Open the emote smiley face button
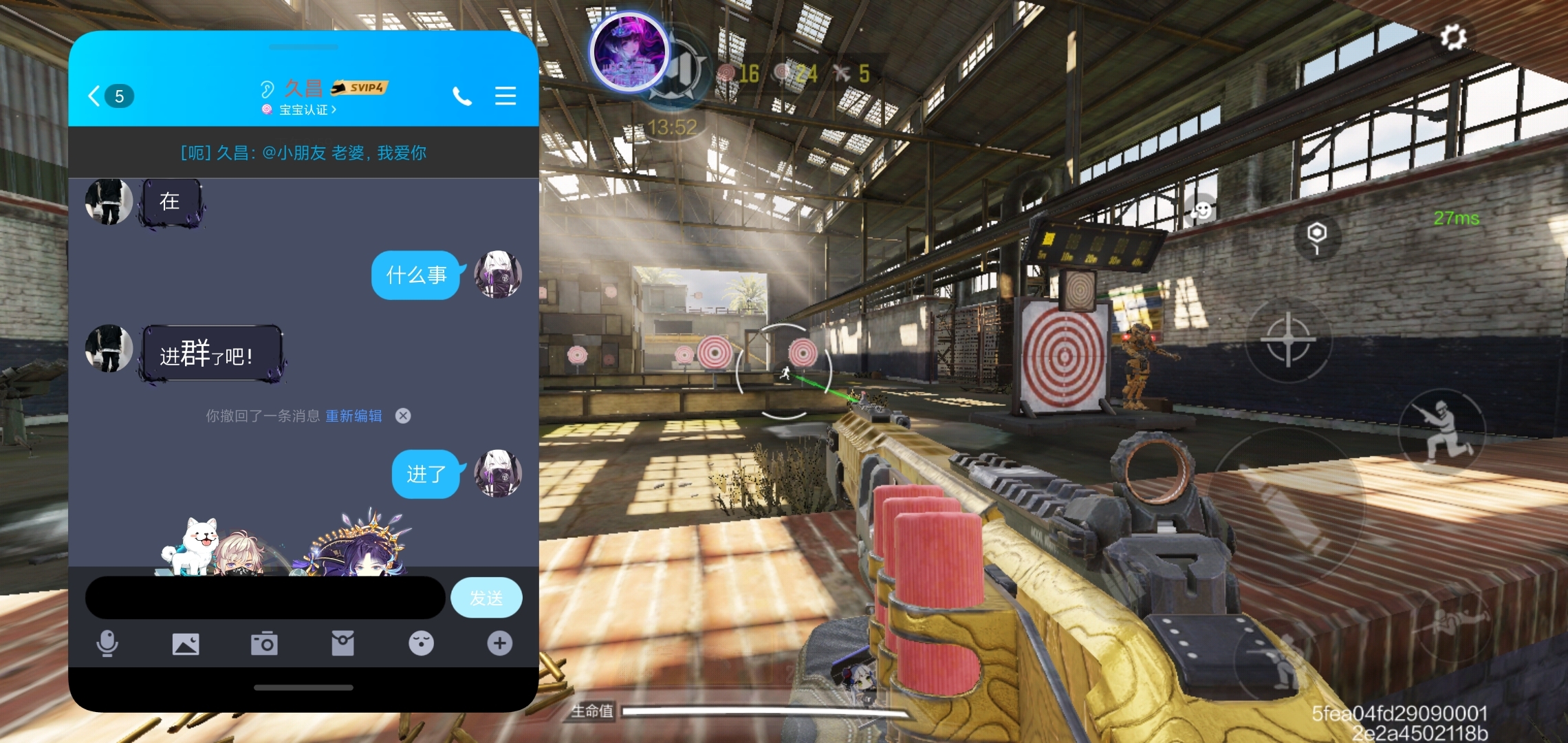Viewport: 1568px width, 743px height. tap(1202, 210)
